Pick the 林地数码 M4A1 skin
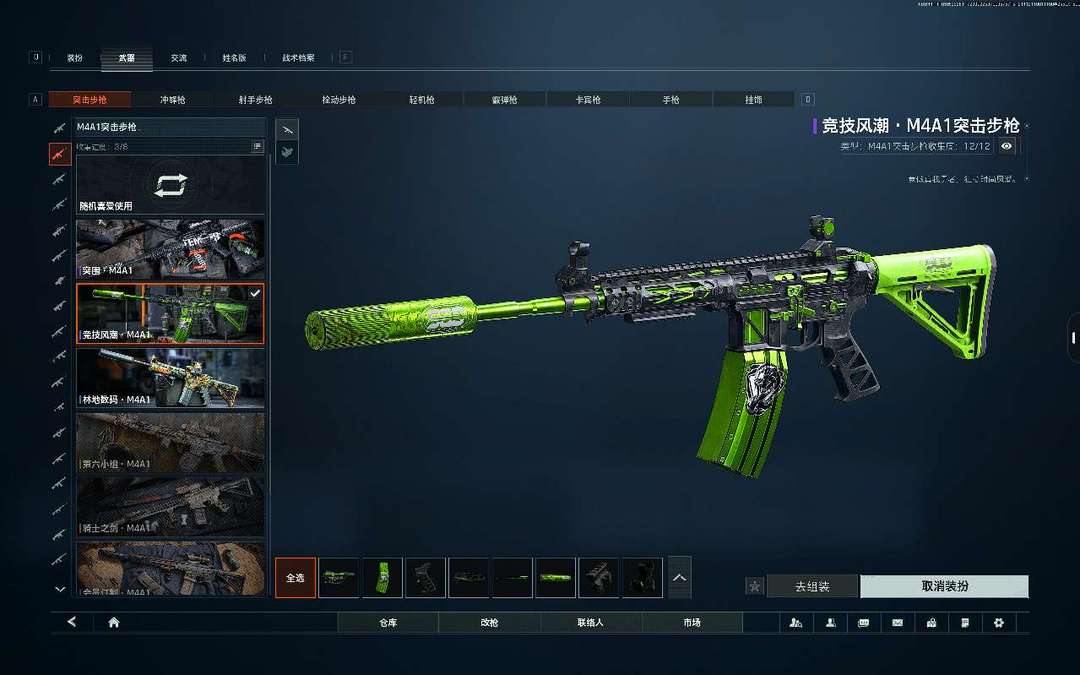This screenshot has height=675, width=1080. coord(171,377)
